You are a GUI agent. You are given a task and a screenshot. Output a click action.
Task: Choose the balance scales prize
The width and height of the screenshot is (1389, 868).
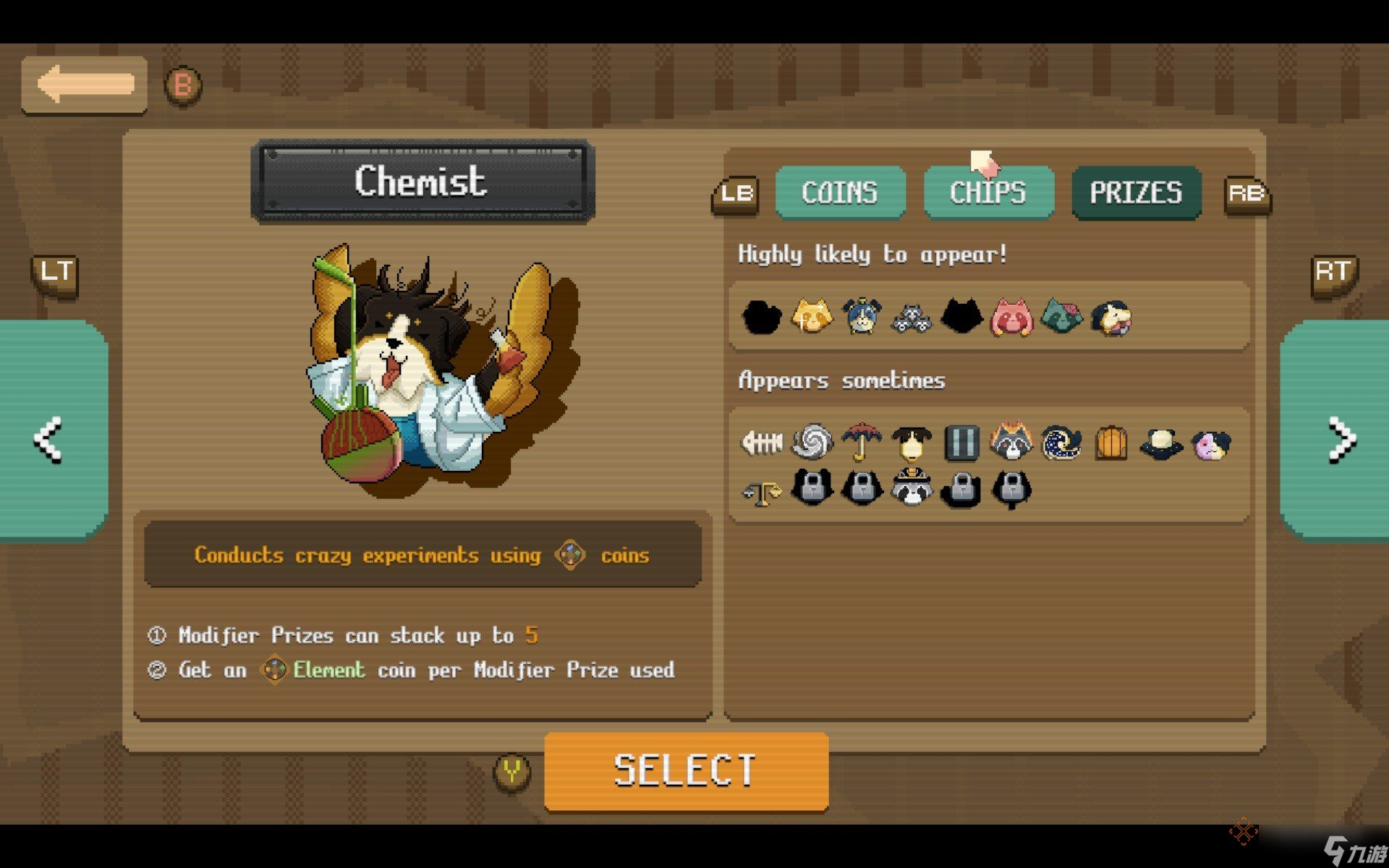click(x=762, y=492)
